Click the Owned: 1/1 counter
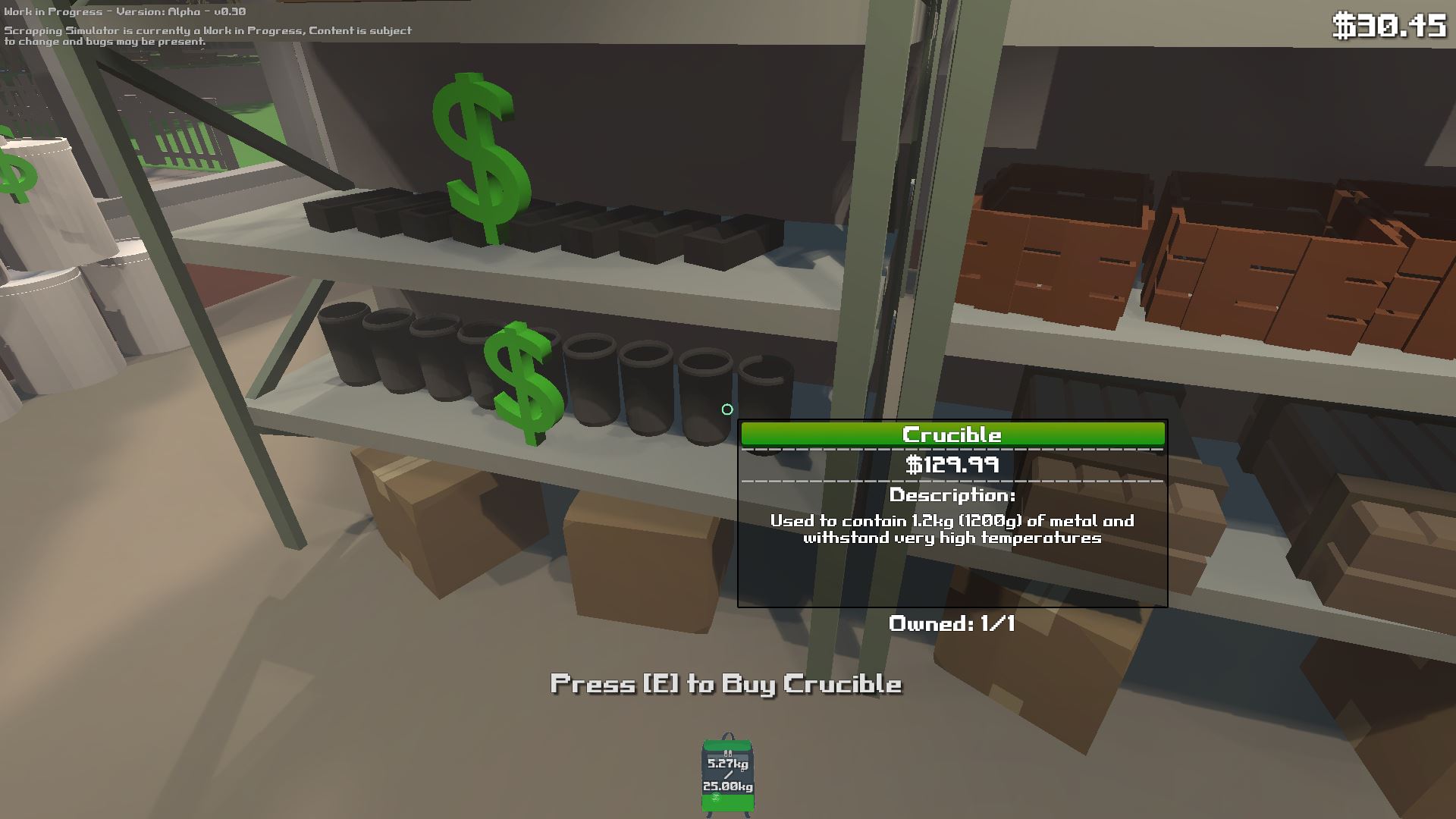The image size is (1456, 819). (x=952, y=624)
